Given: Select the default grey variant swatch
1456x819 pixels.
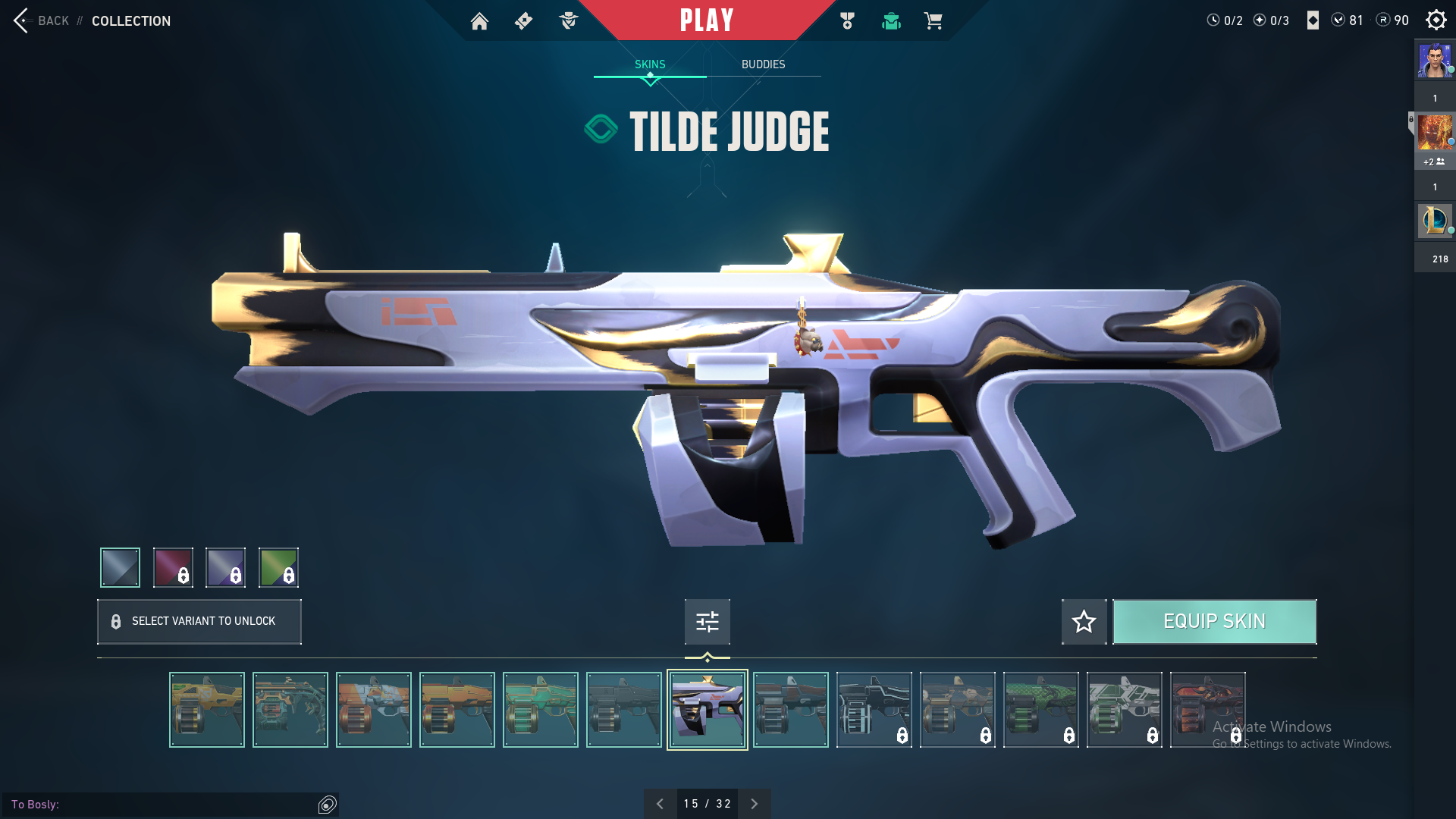Looking at the screenshot, I should click(x=120, y=567).
